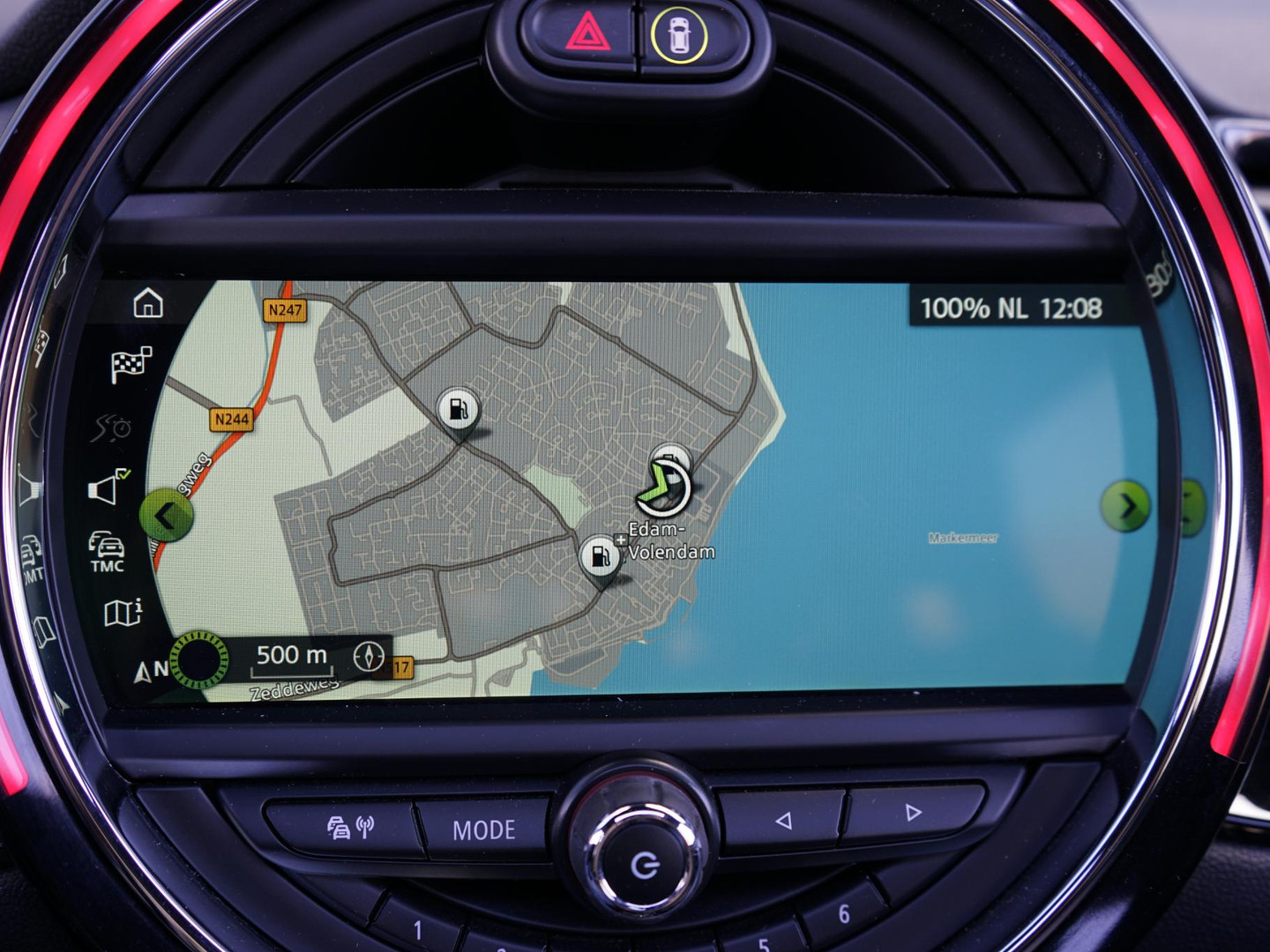
Task: Open the home menu icon
Action: tap(148, 303)
